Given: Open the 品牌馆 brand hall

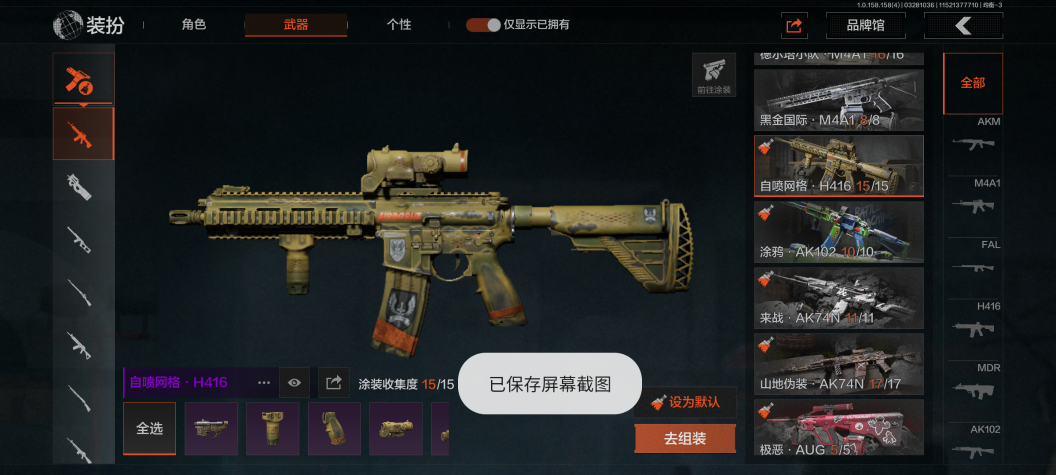Looking at the screenshot, I should tap(865, 26).
